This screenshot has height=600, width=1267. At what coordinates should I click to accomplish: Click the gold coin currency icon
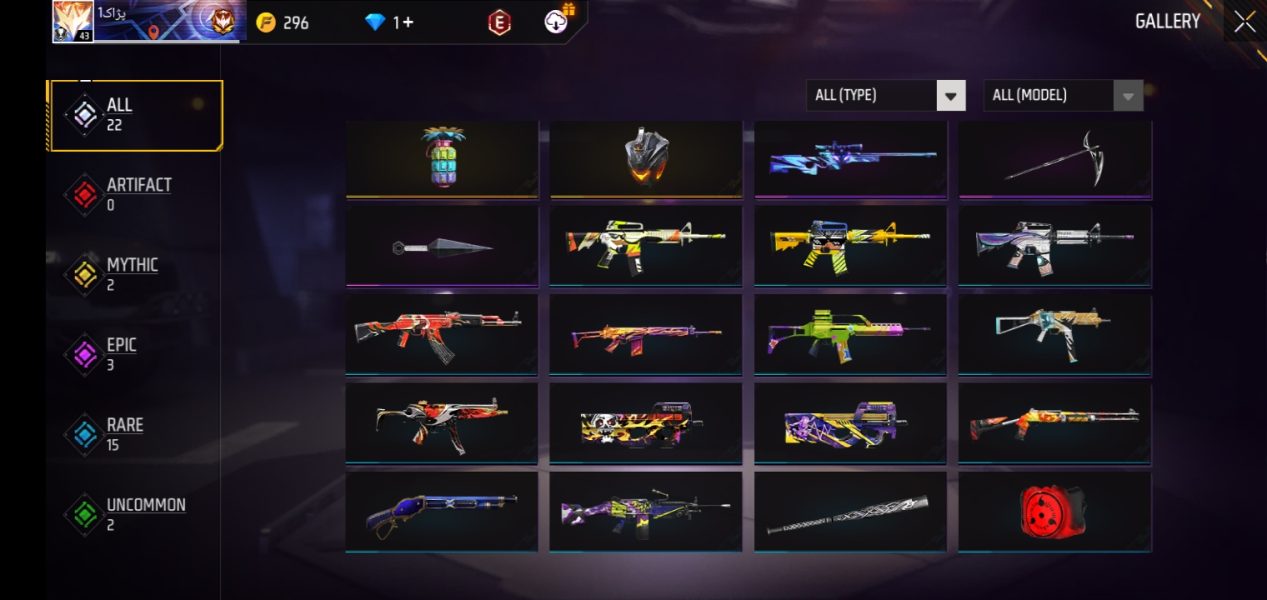(x=266, y=22)
